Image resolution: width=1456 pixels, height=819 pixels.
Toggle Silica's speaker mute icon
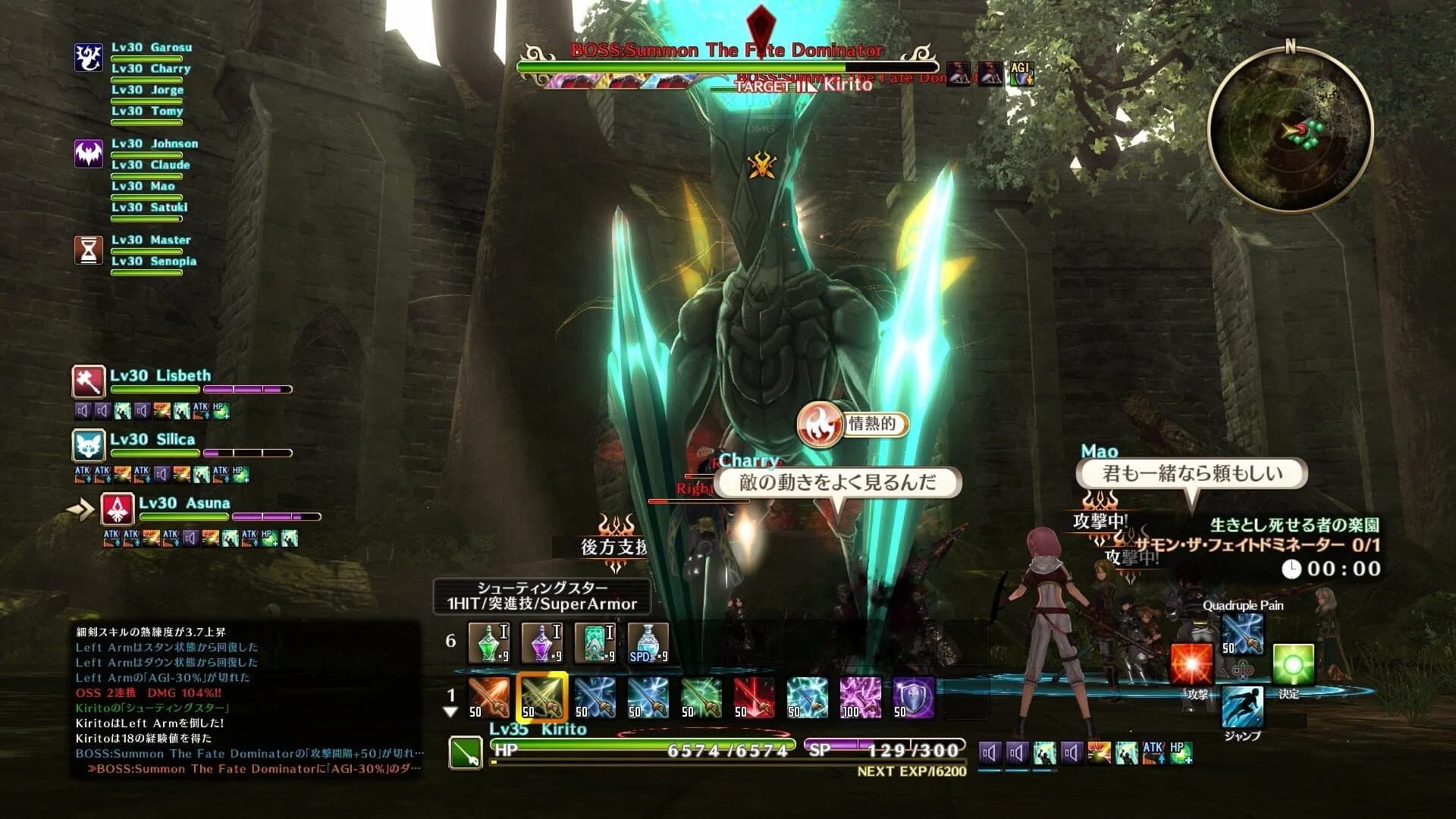162,474
